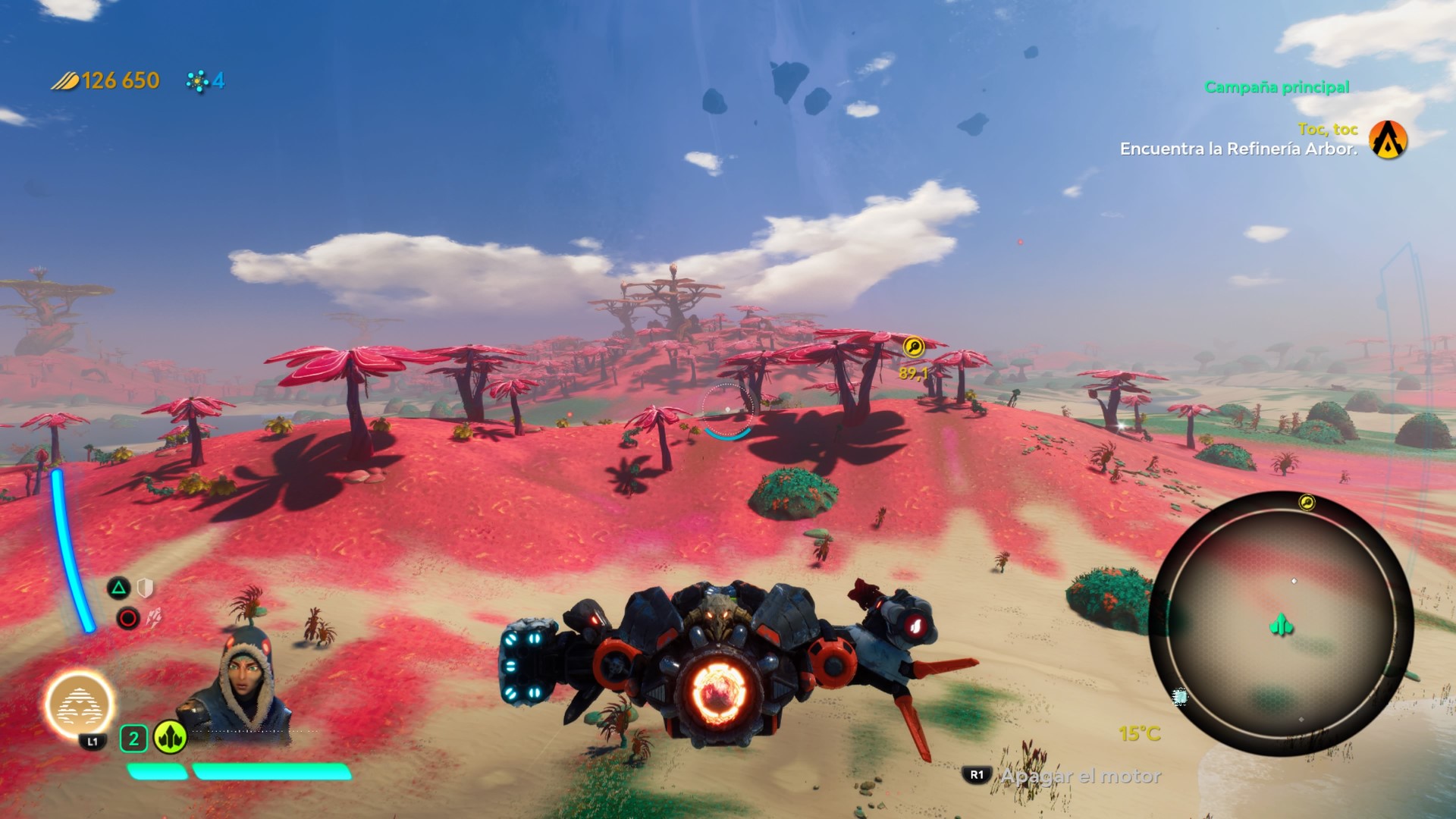1456x819 pixels.
Task: Click the orange mission emblem icon
Action: (x=1388, y=140)
